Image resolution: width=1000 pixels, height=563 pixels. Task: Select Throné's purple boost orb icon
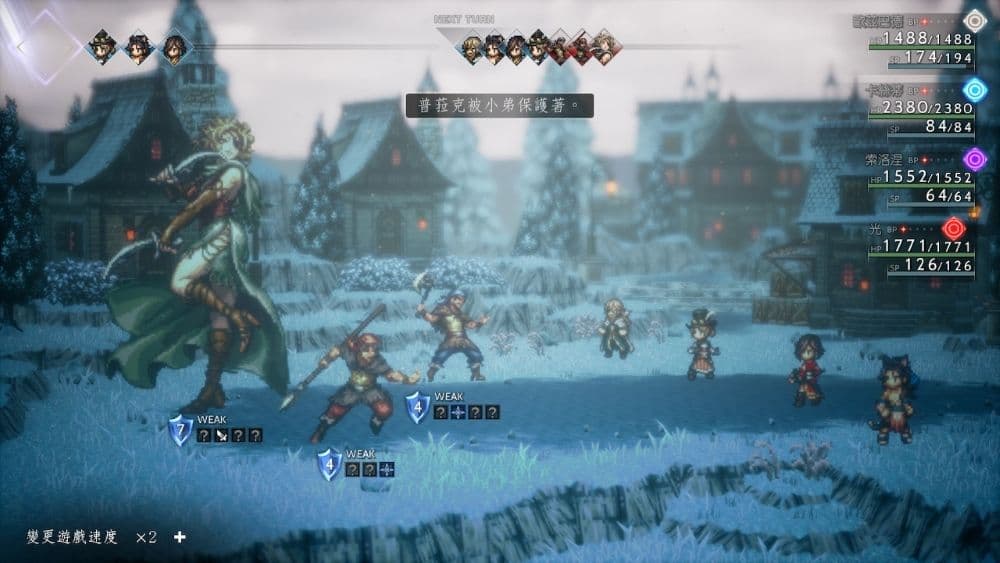[974, 158]
